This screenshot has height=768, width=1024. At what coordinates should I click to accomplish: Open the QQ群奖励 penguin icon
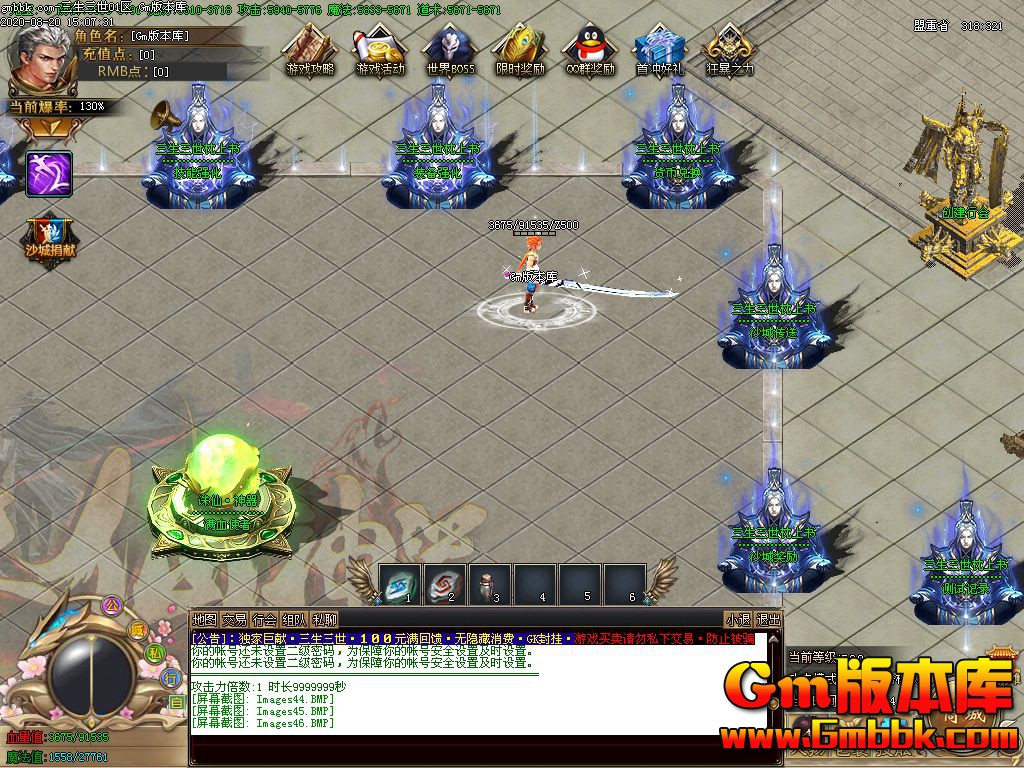589,50
